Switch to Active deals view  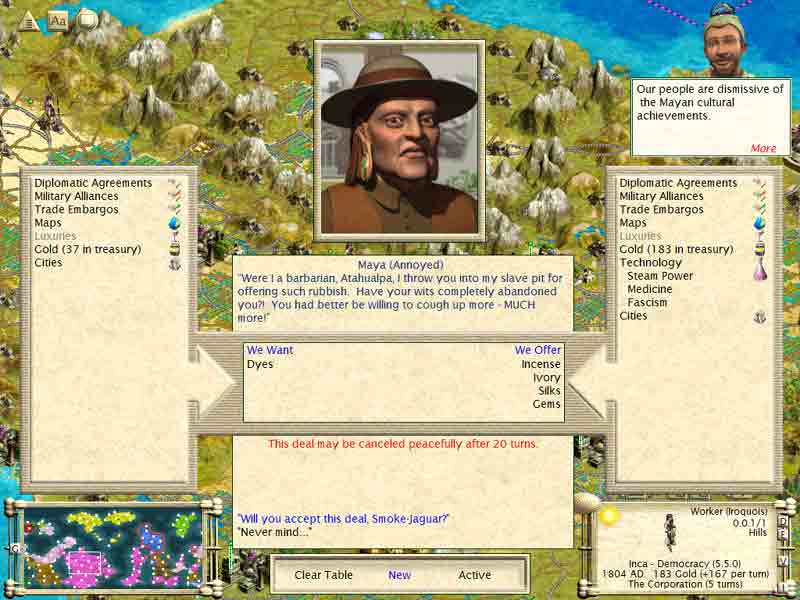point(475,575)
